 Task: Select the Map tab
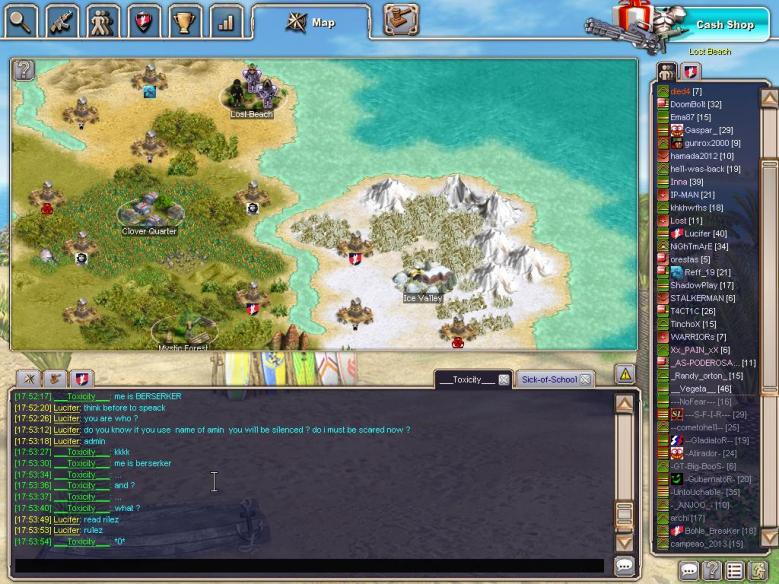tap(311, 22)
